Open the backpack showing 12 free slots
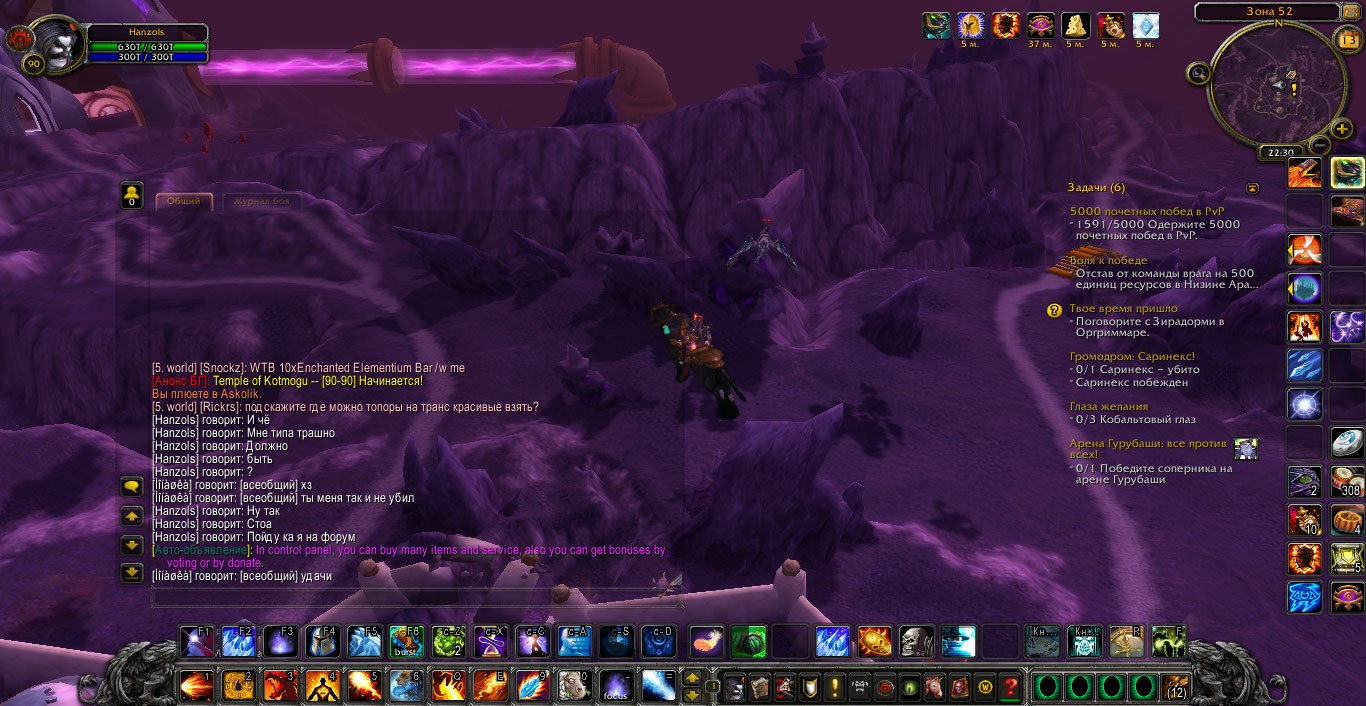This screenshot has height=706, width=1366. point(1176,687)
